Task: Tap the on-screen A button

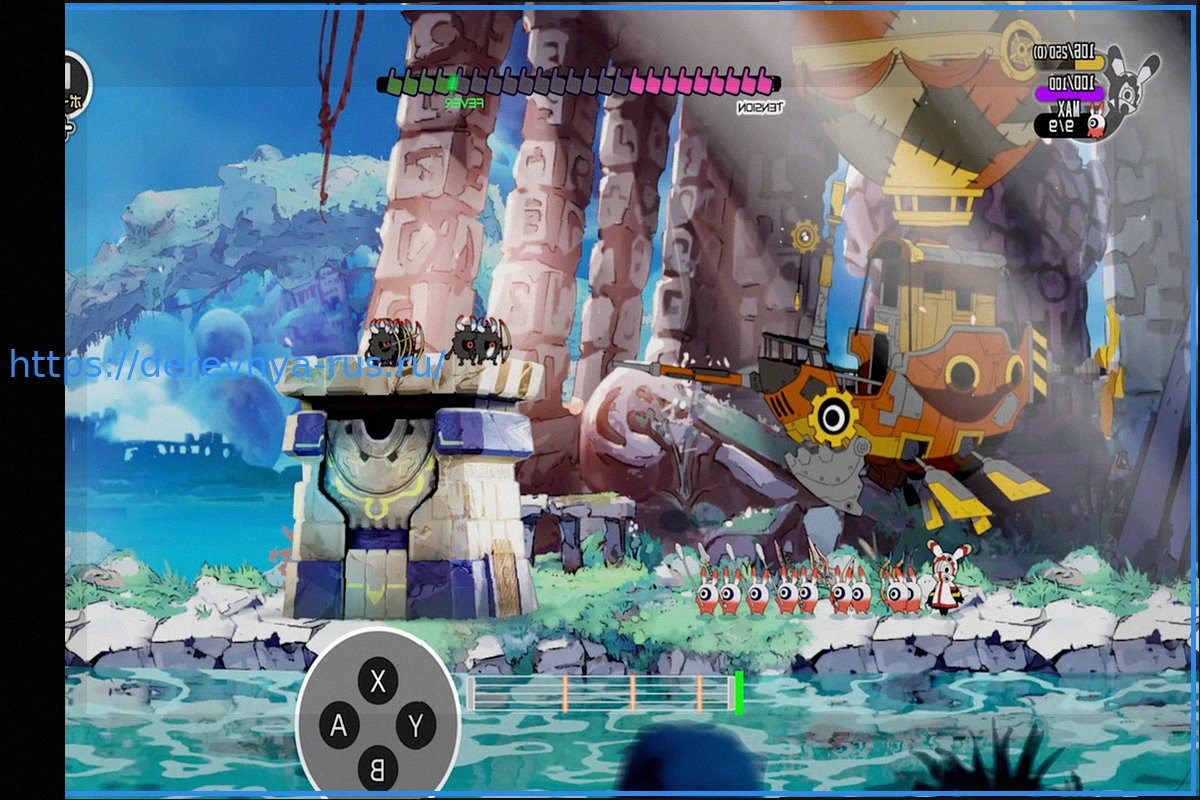Action: coord(339,726)
